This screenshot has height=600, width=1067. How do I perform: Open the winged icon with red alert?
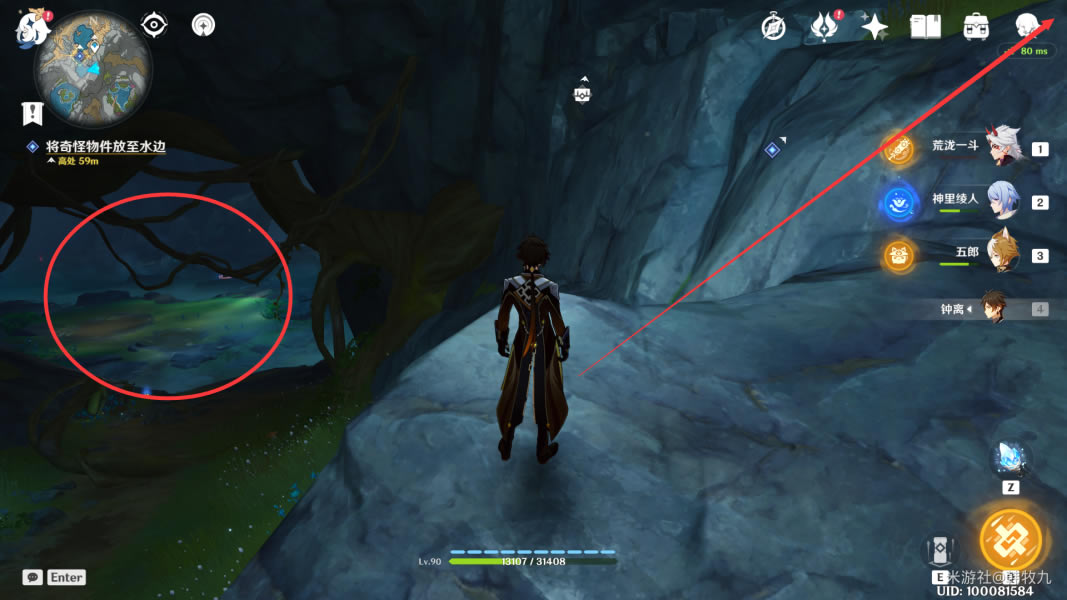coord(823,27)
